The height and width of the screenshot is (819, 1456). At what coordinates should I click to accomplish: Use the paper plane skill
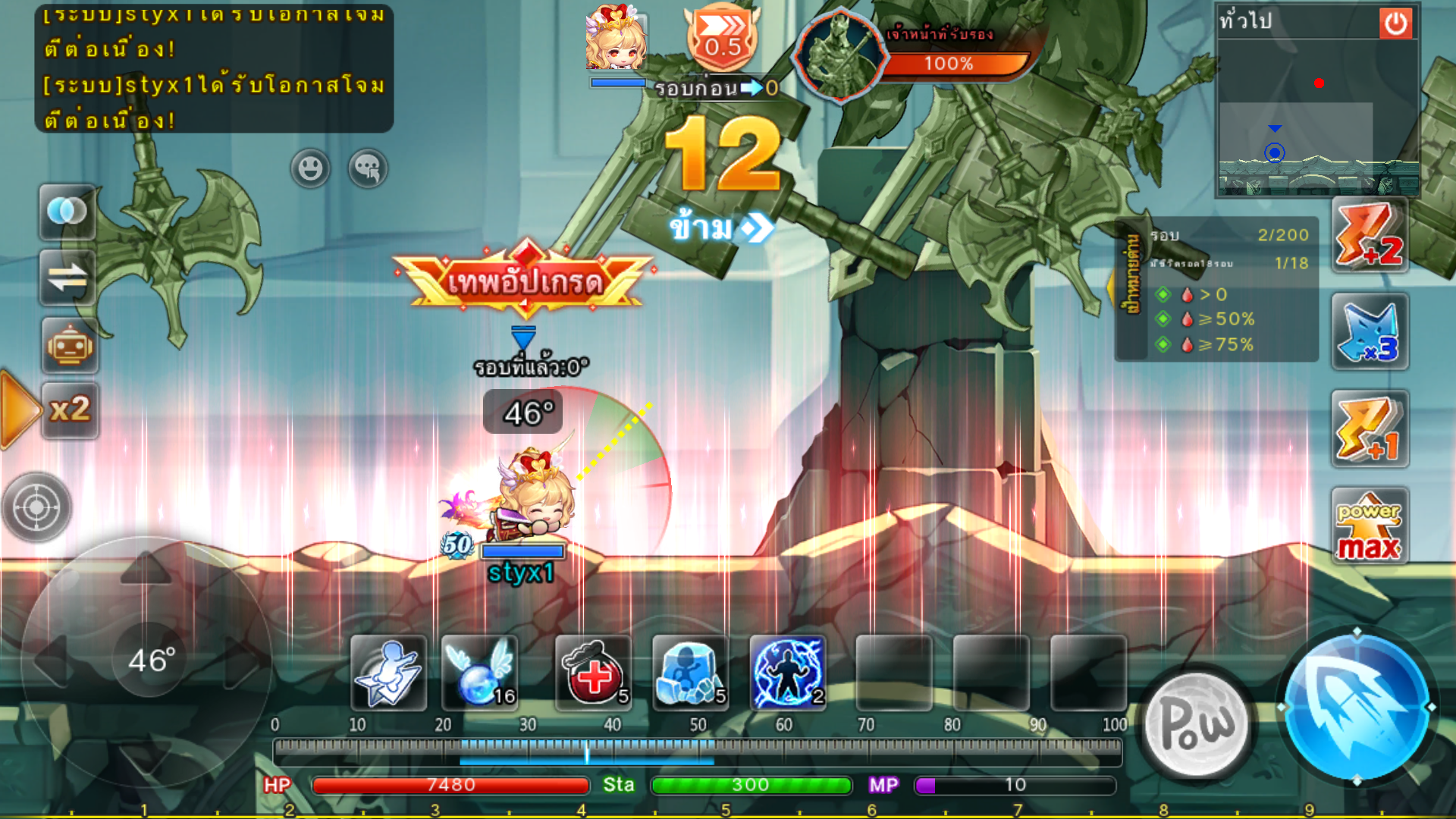(389, 673)
